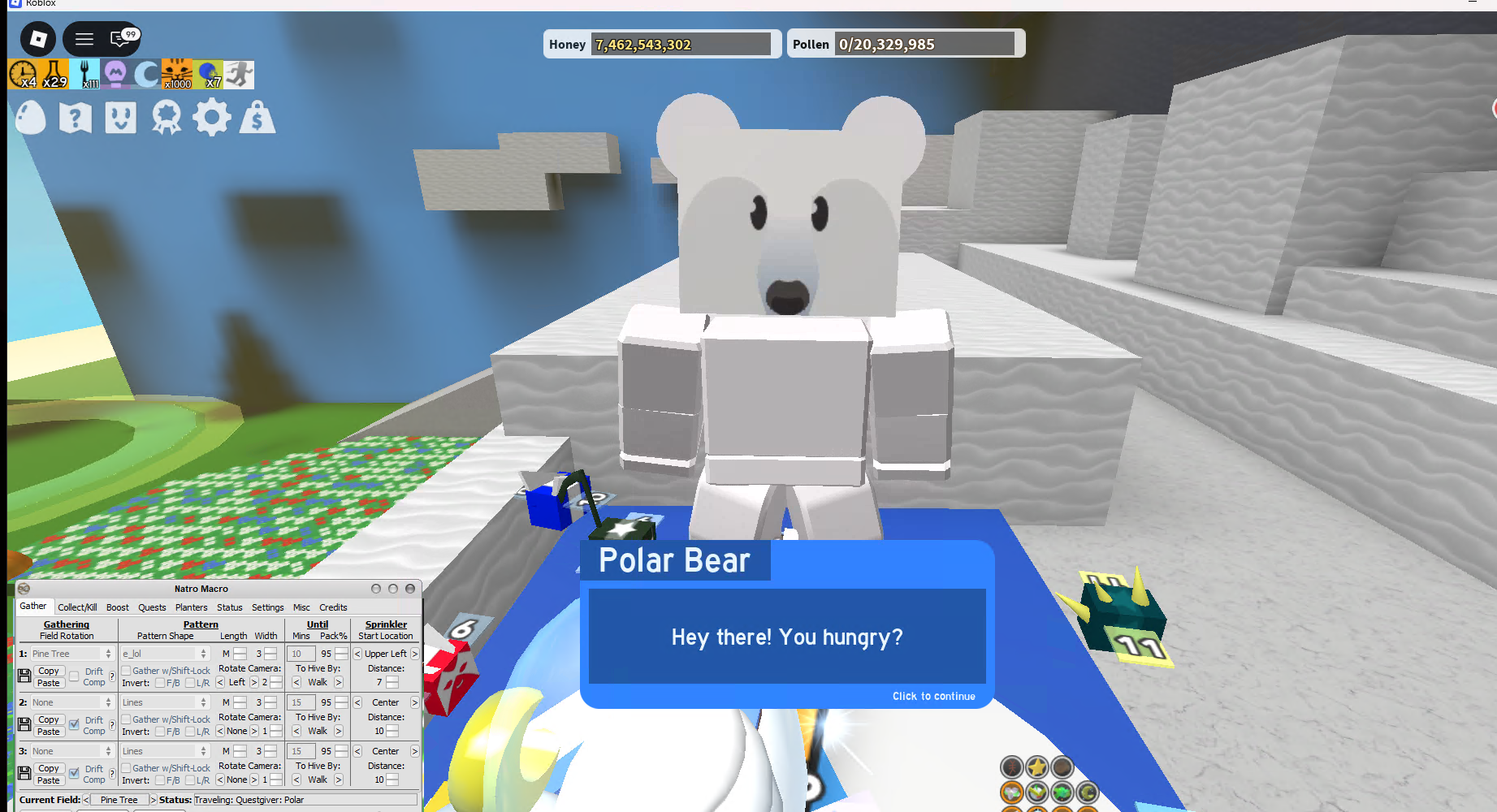Open the bee face menu
This screenshot has width=1497, height=812.
tap(120, 118)
